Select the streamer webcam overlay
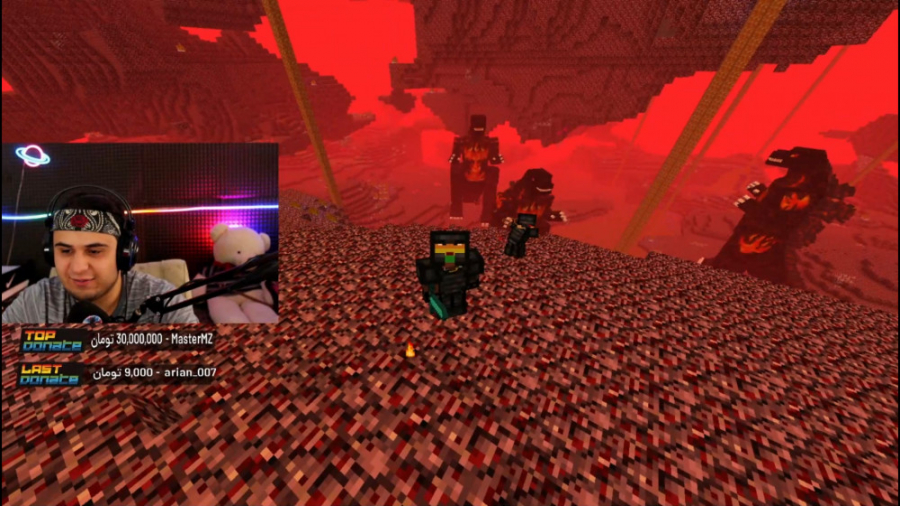The width and height of the screenshot is (900, 506). (x=140, y=233)
